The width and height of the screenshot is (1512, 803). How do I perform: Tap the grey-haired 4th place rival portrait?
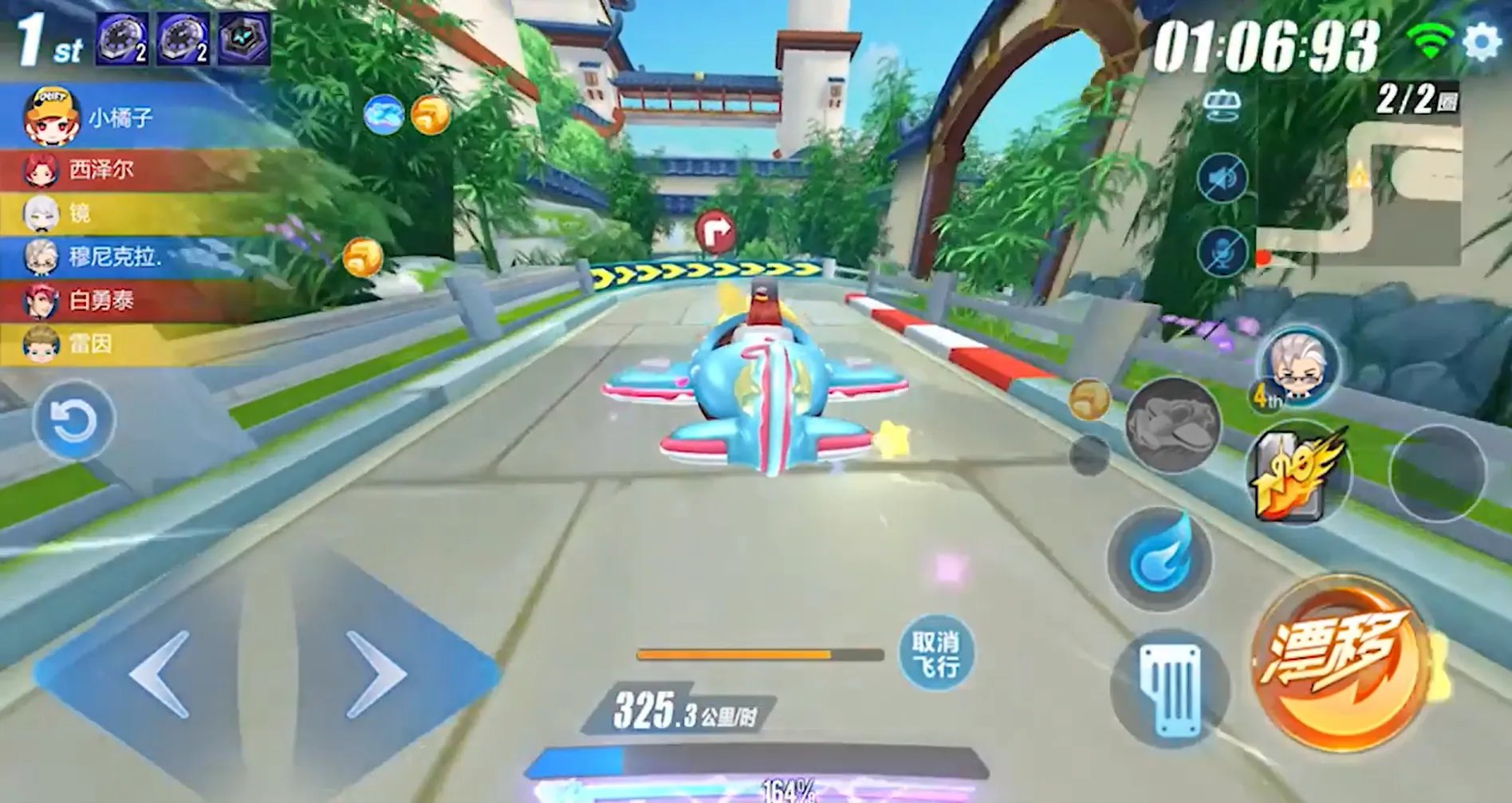pos(1297,364)
